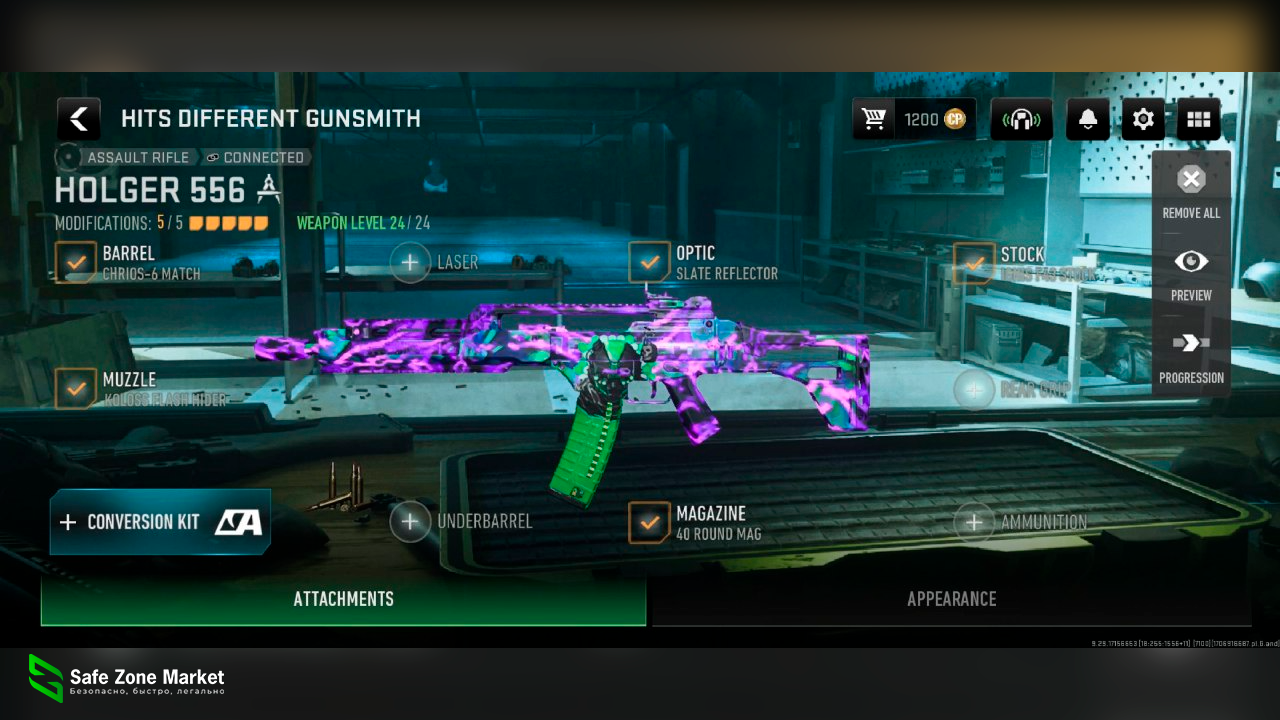This screenshot has width=1280, height=720.
Task: Open weapon Progression
Action: coord(1191,356)
